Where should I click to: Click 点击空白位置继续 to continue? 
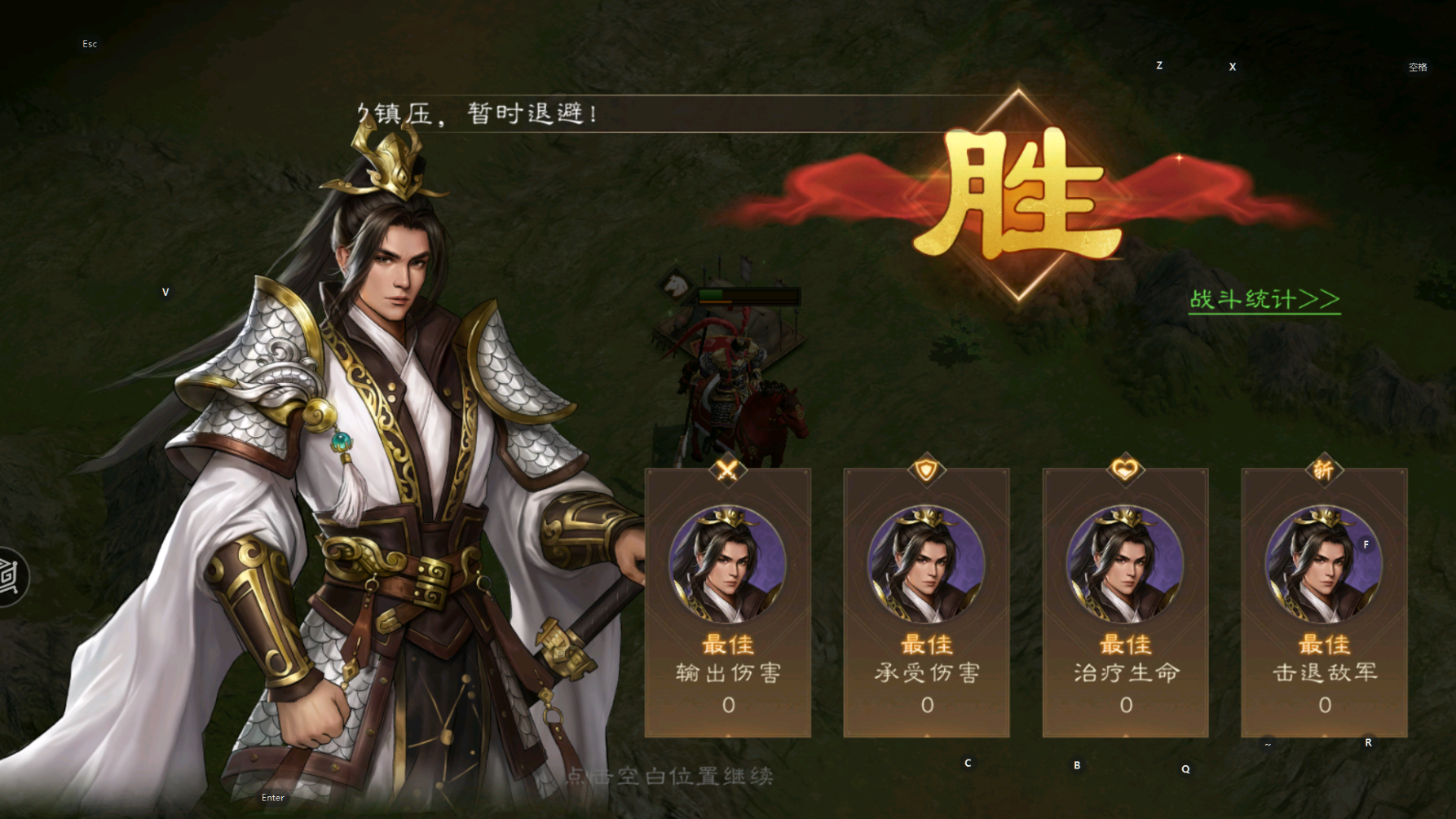[x=670, y=775]
